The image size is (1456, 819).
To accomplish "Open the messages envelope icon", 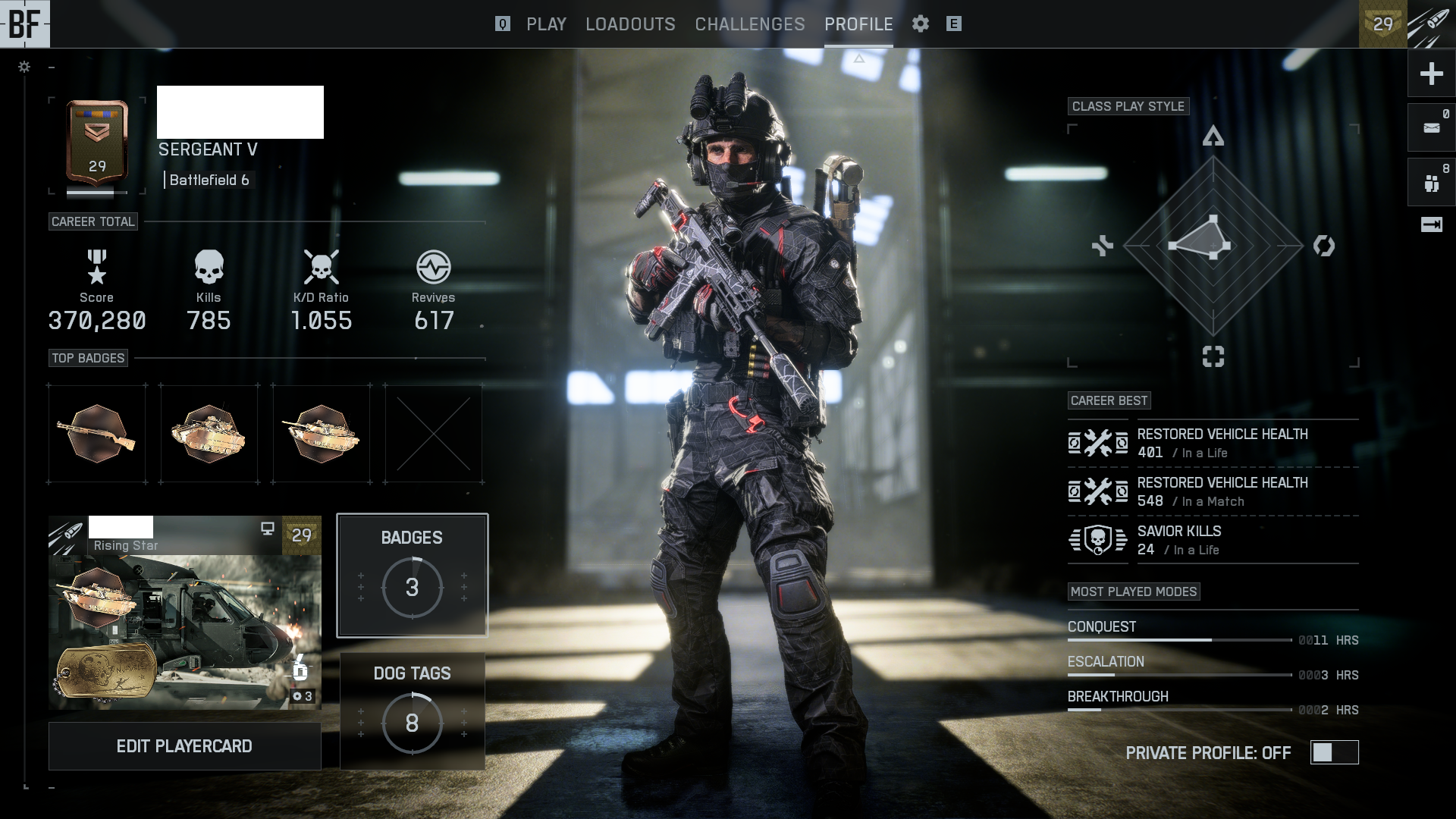I will (x=1431, y=127).
